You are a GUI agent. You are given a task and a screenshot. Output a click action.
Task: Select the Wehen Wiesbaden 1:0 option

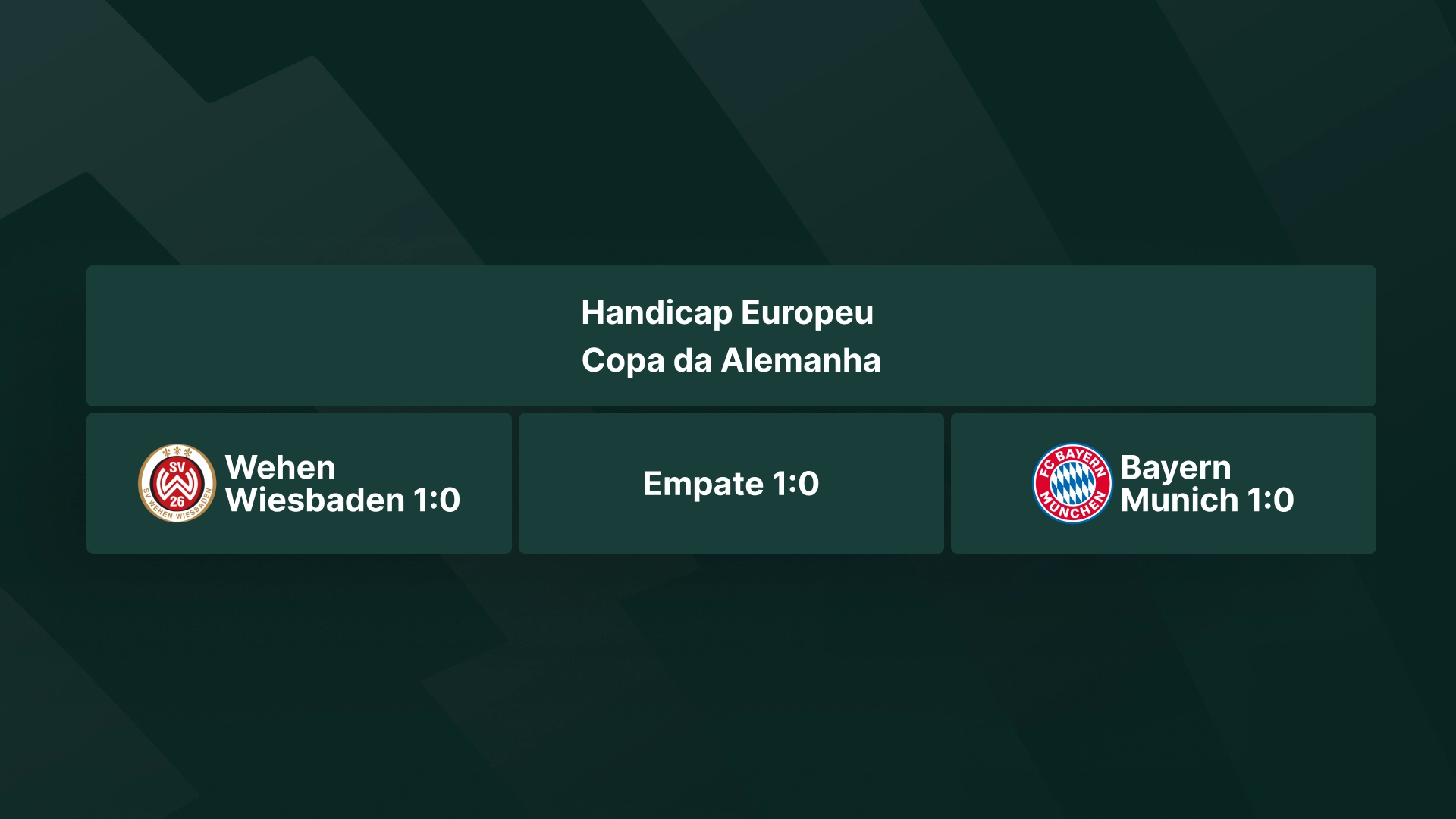(x=299, y=483)
